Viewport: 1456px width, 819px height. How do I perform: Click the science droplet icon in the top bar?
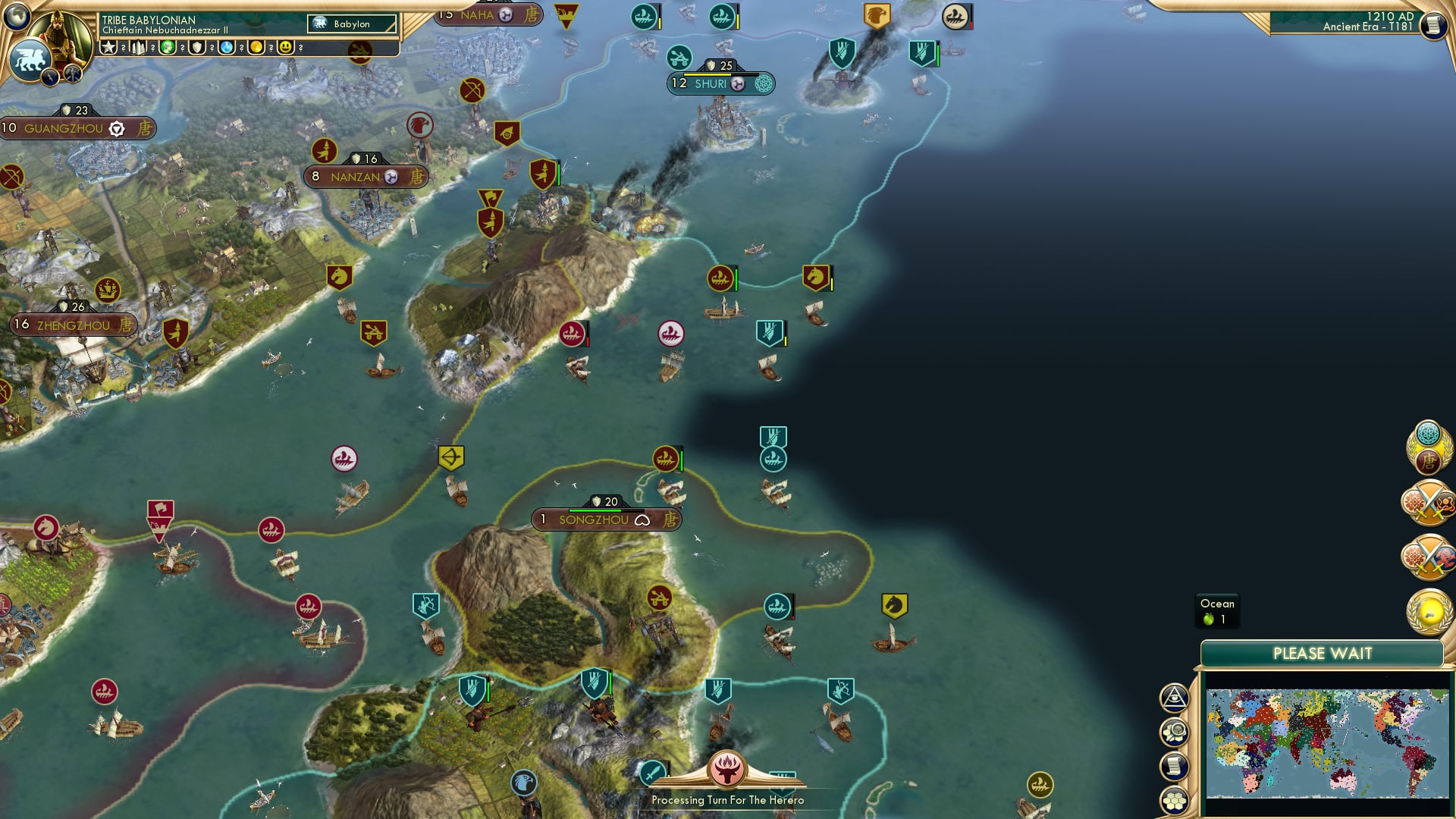coord(226,47)
